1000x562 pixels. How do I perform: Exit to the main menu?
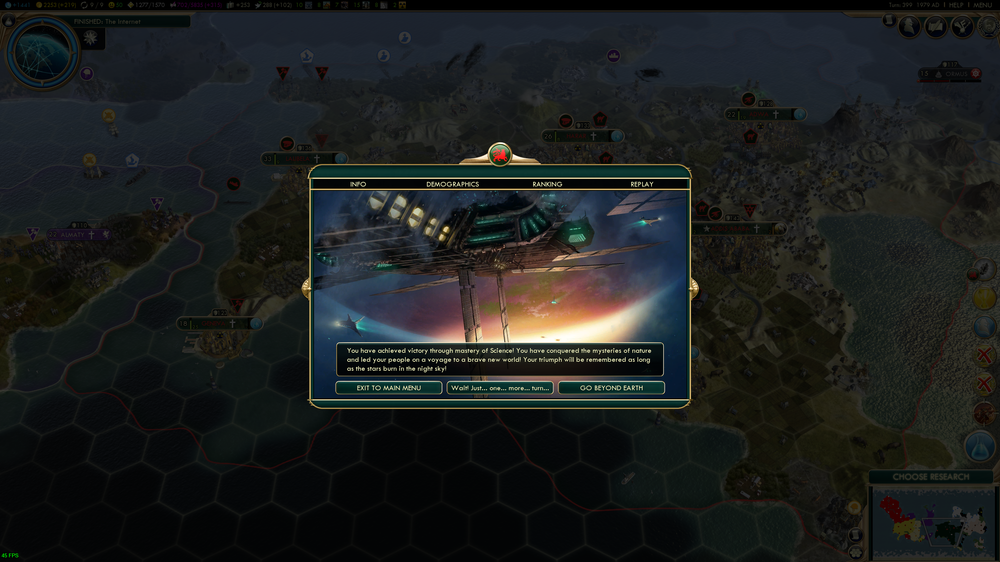(x=388, y=388)
